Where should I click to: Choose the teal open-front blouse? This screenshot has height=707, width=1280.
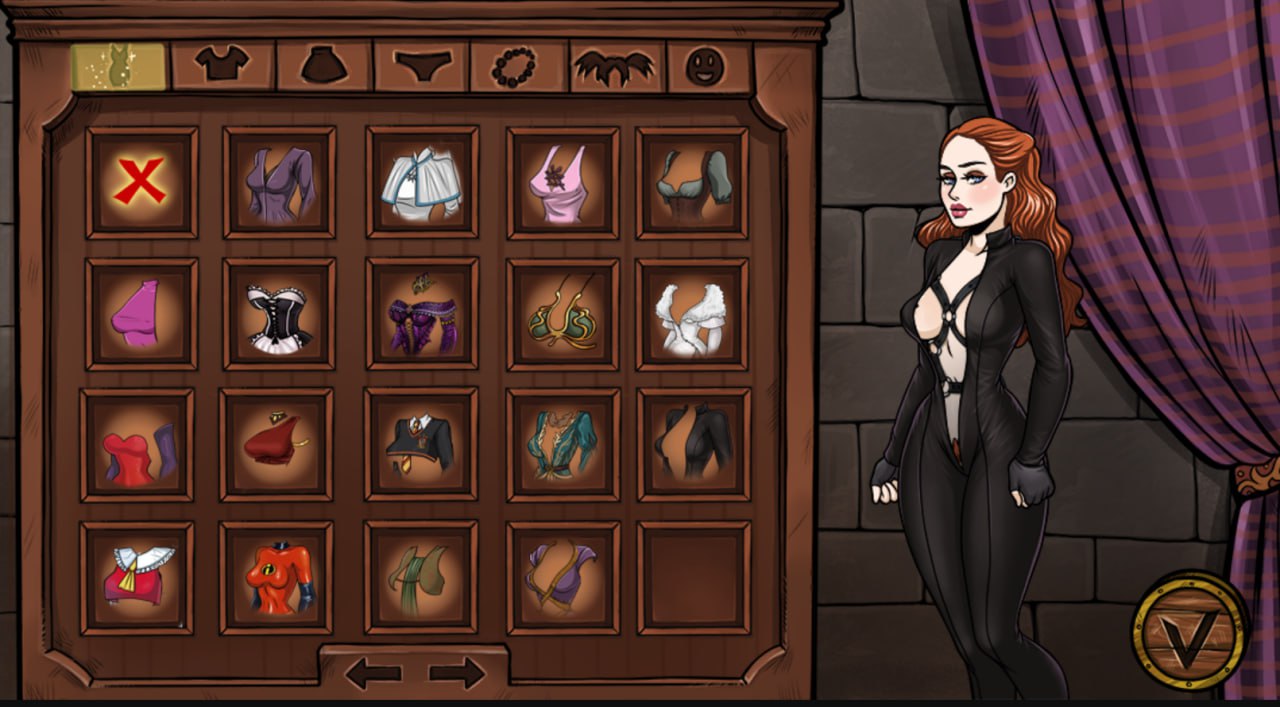(562, 444)
